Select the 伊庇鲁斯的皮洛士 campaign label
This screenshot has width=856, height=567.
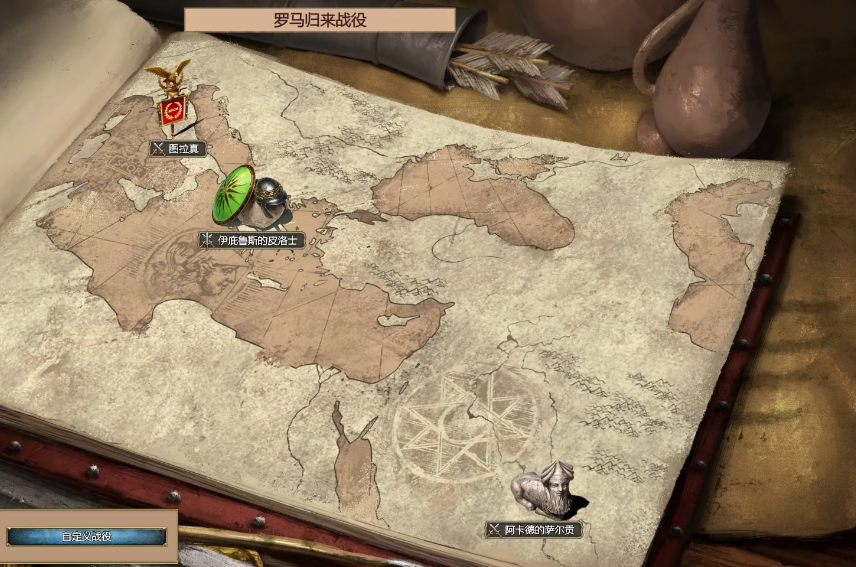[x=250, y=240]
